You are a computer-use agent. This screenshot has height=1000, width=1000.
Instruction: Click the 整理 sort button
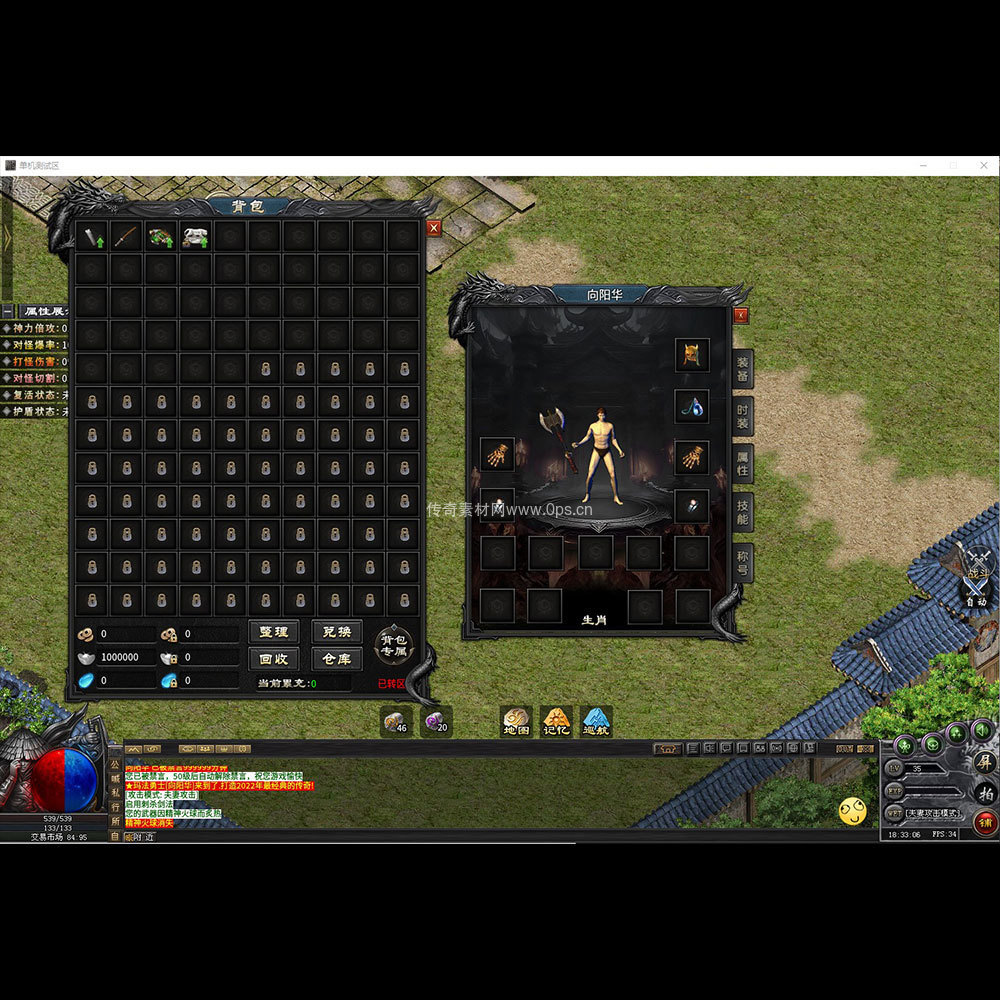click(273, 632)
